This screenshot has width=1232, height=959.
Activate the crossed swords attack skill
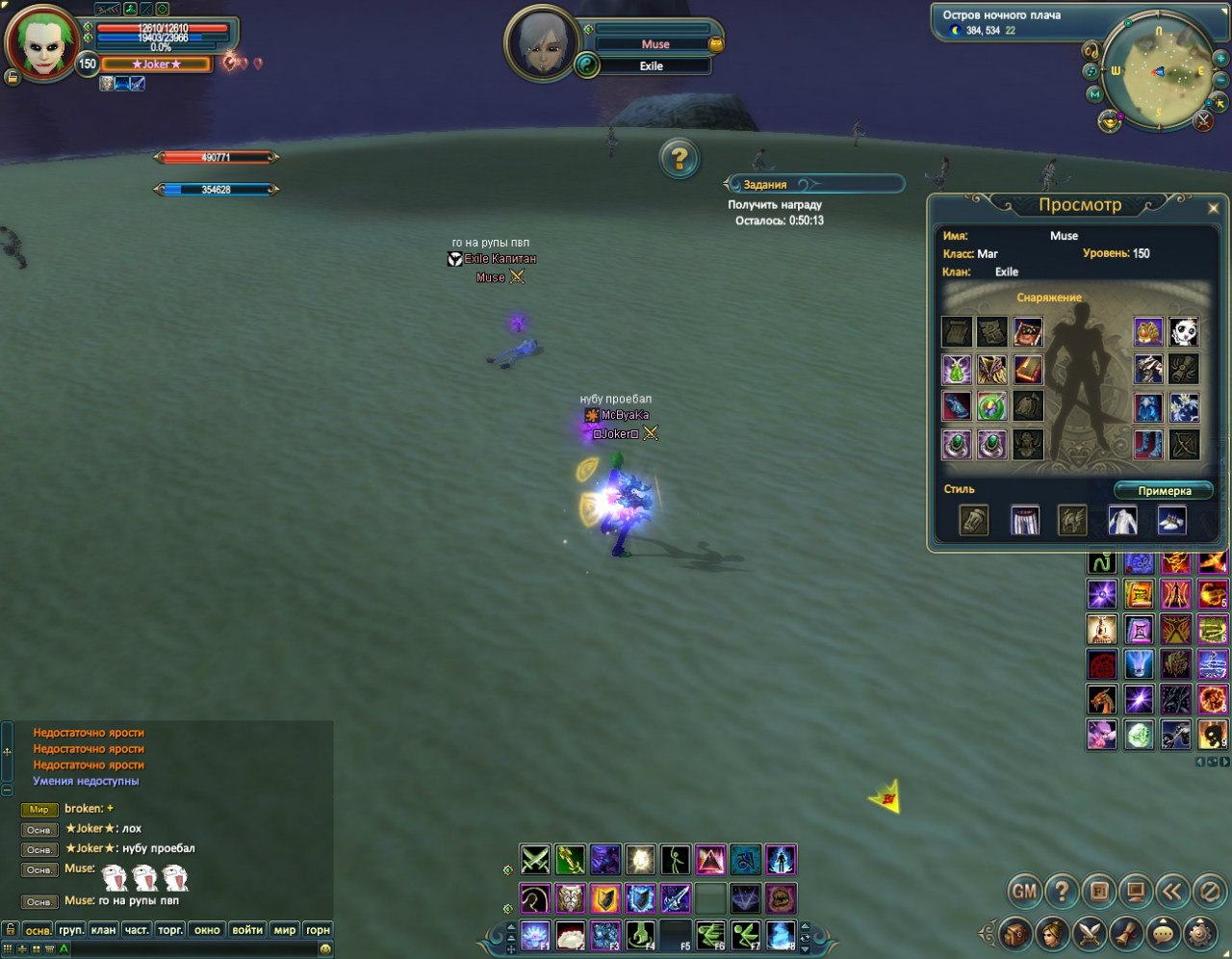pyautogui.click(x=535, y=859)
